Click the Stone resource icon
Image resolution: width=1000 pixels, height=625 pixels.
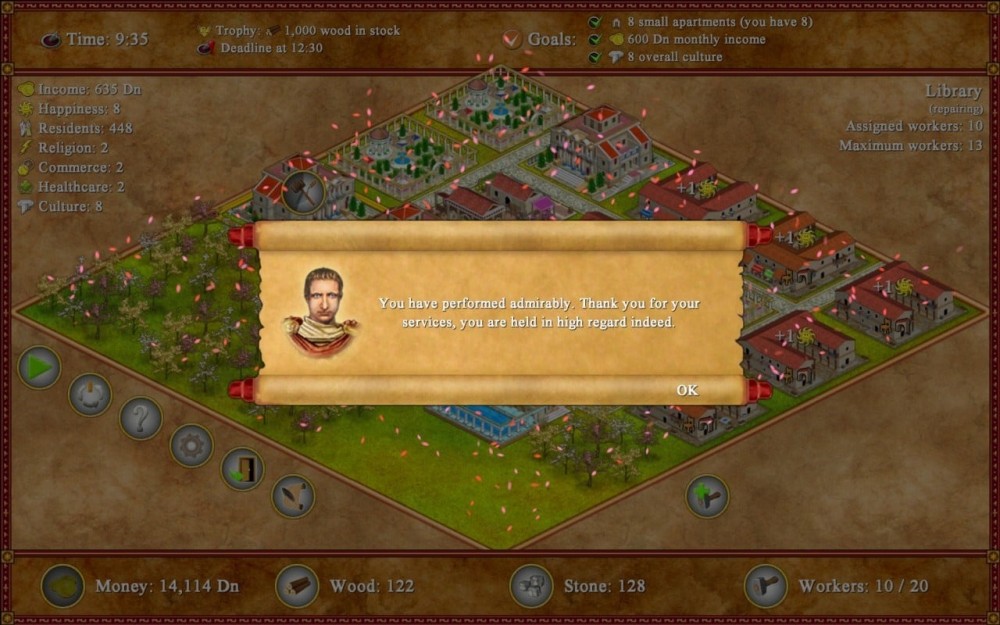531,586
